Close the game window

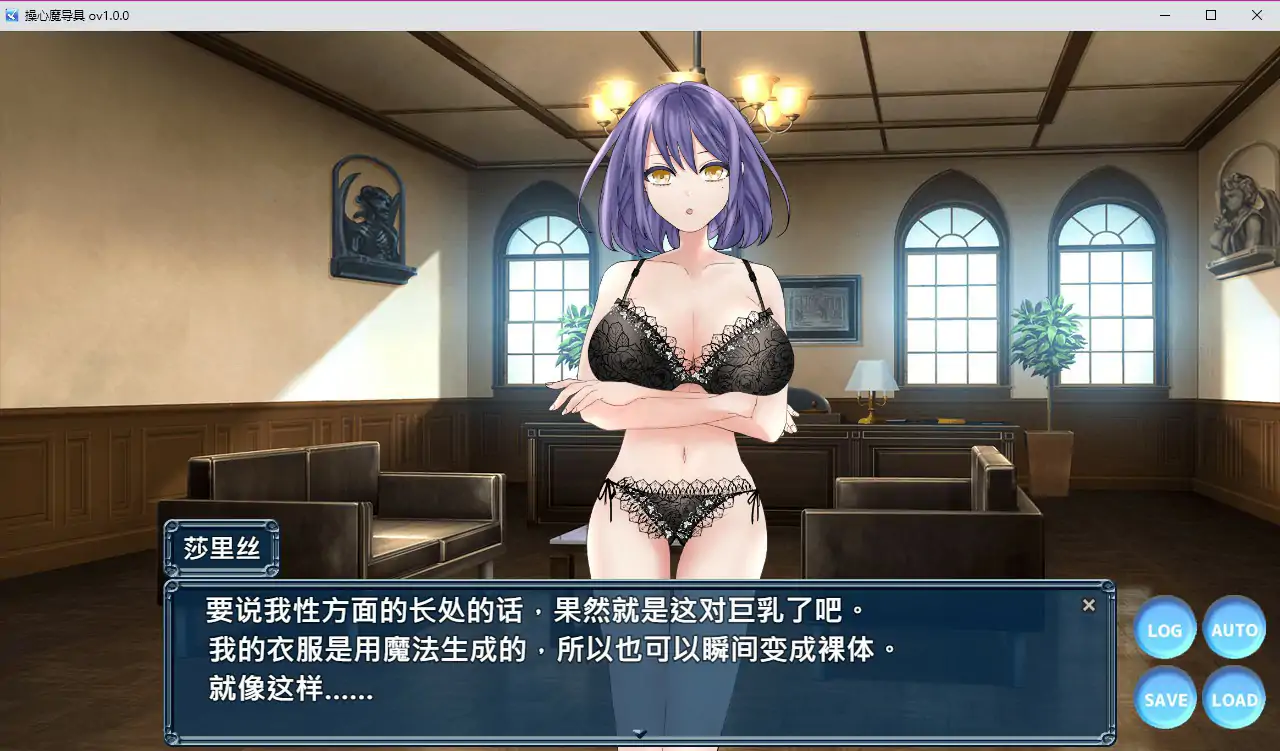tap(1257, 15)
